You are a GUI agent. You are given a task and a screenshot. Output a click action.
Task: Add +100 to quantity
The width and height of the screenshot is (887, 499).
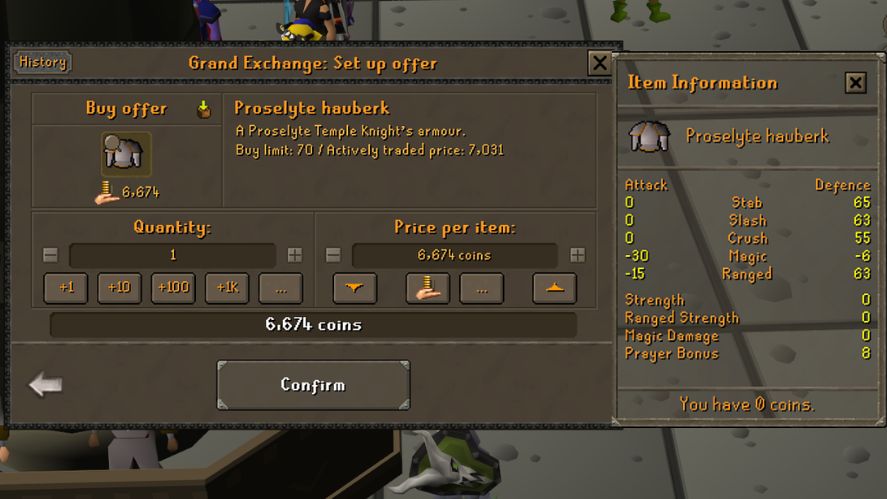click(x=173, y=288)
